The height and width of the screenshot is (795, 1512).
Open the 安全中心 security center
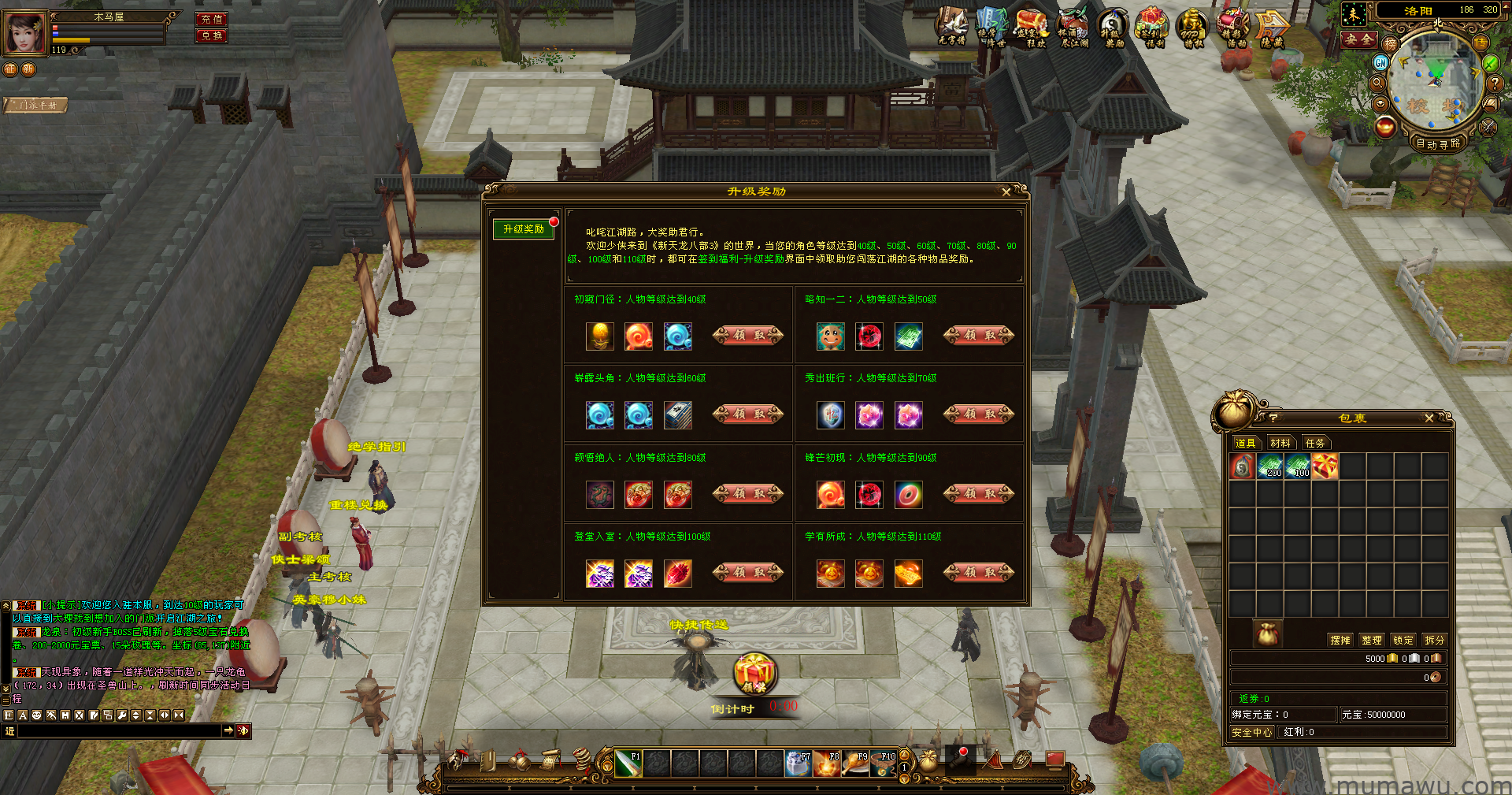[1252, 732]
